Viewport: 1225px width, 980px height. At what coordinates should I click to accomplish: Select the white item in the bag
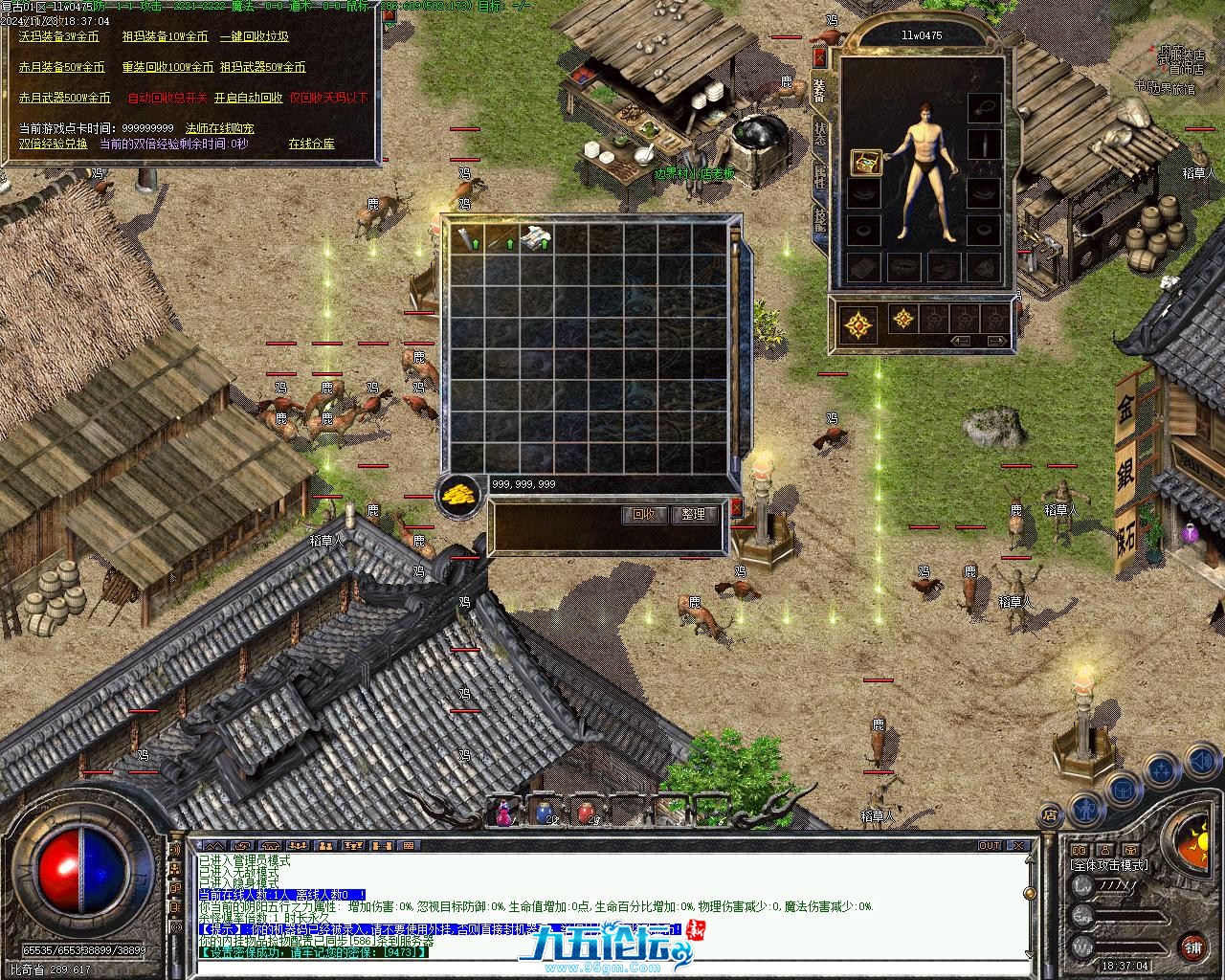(537, 237)
